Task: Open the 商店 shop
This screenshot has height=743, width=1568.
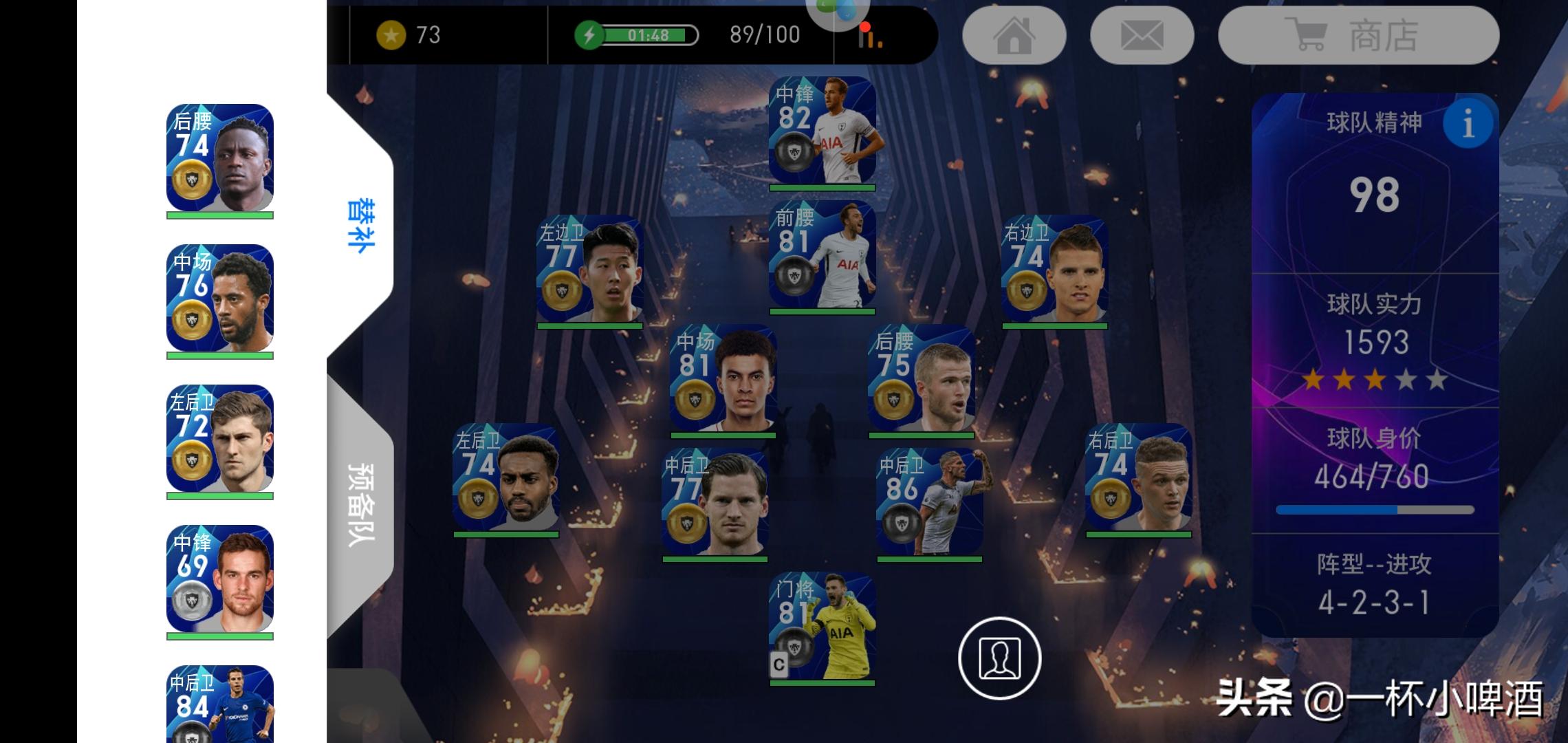Action: [1358, 36]
